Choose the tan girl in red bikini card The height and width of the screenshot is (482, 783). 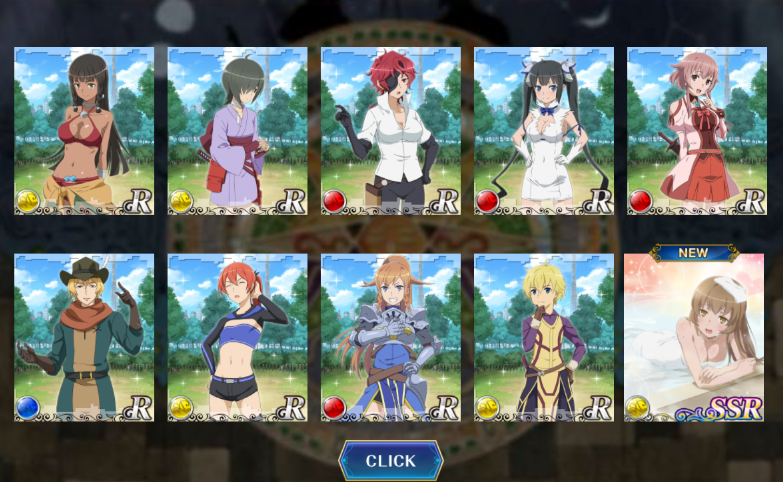(84, 130)
